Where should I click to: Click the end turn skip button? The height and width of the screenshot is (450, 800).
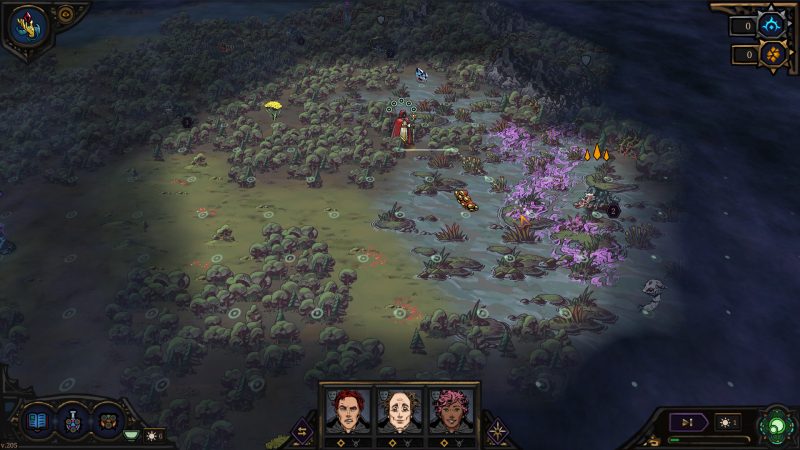[x=688, y=422]
